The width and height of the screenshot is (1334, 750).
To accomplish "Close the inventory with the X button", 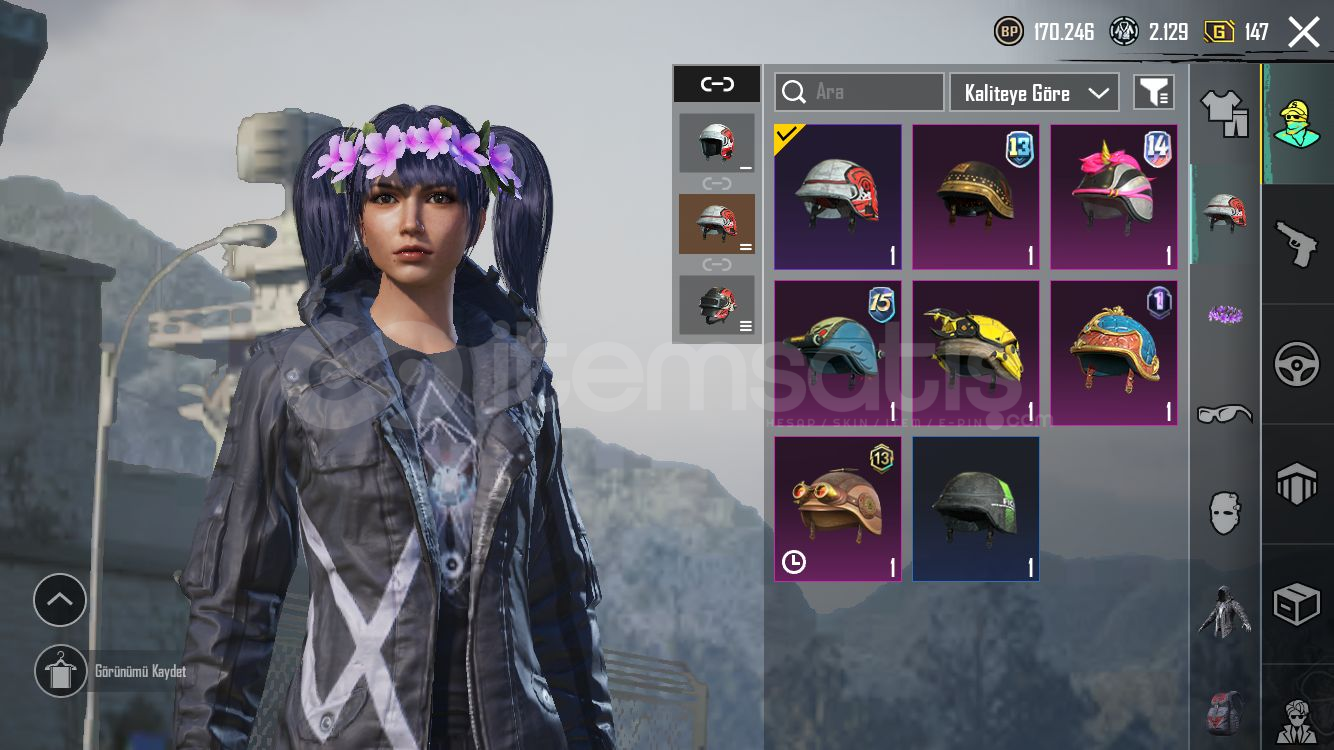I will pos(1303,32).
